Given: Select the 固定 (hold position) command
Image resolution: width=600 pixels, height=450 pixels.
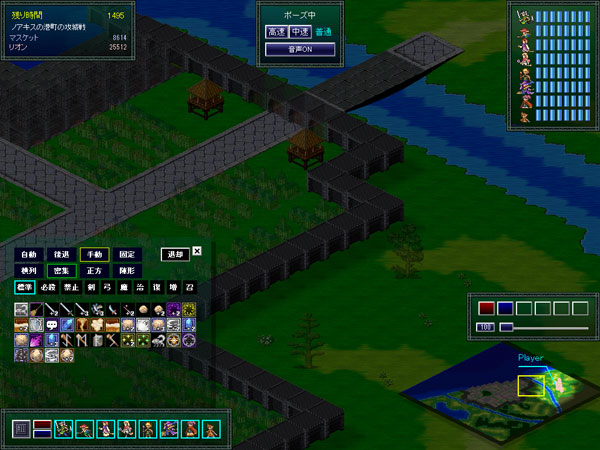Looking at the screenshot, I should coord(127,255).
